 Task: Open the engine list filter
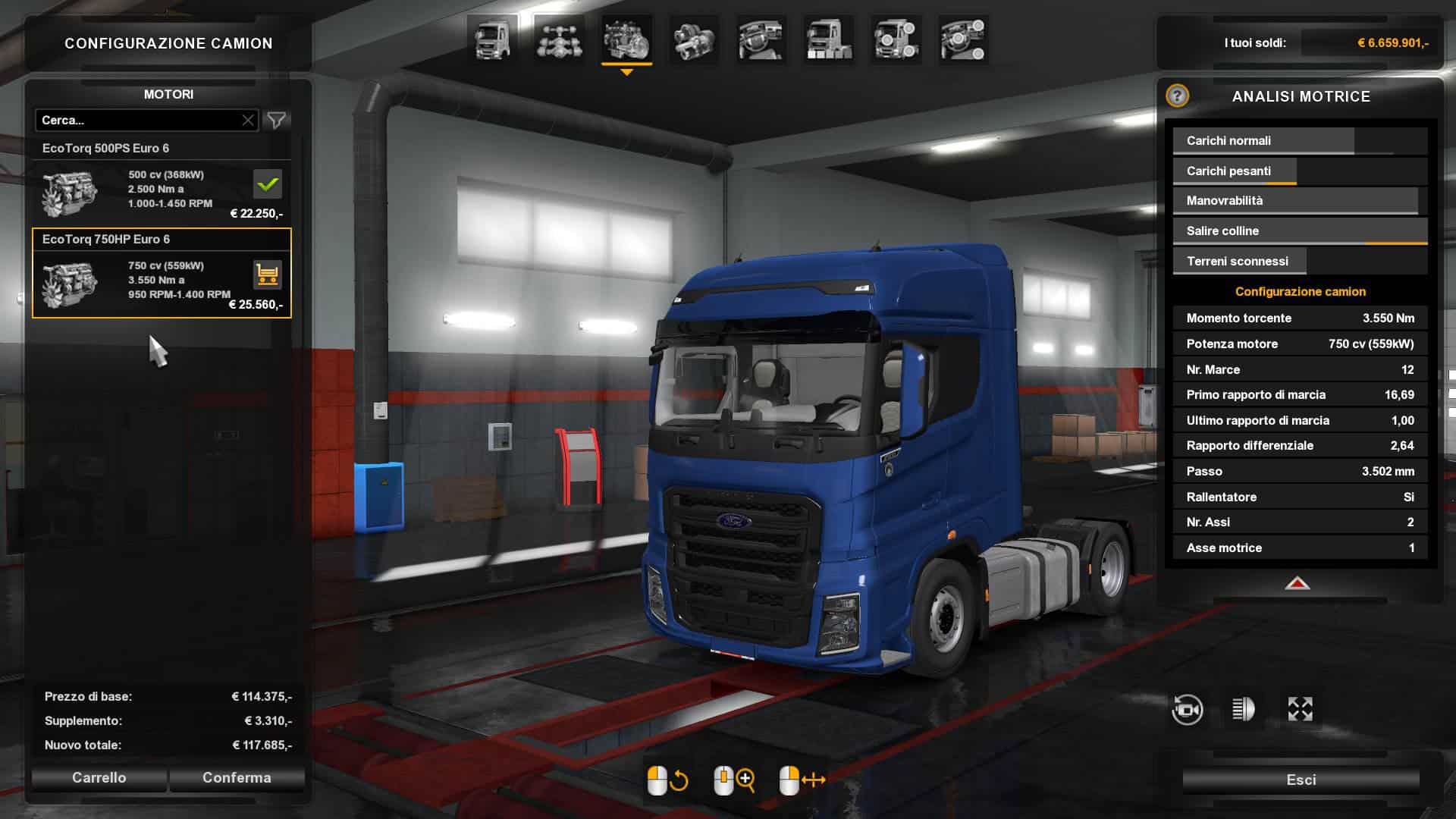pos(277,121)
